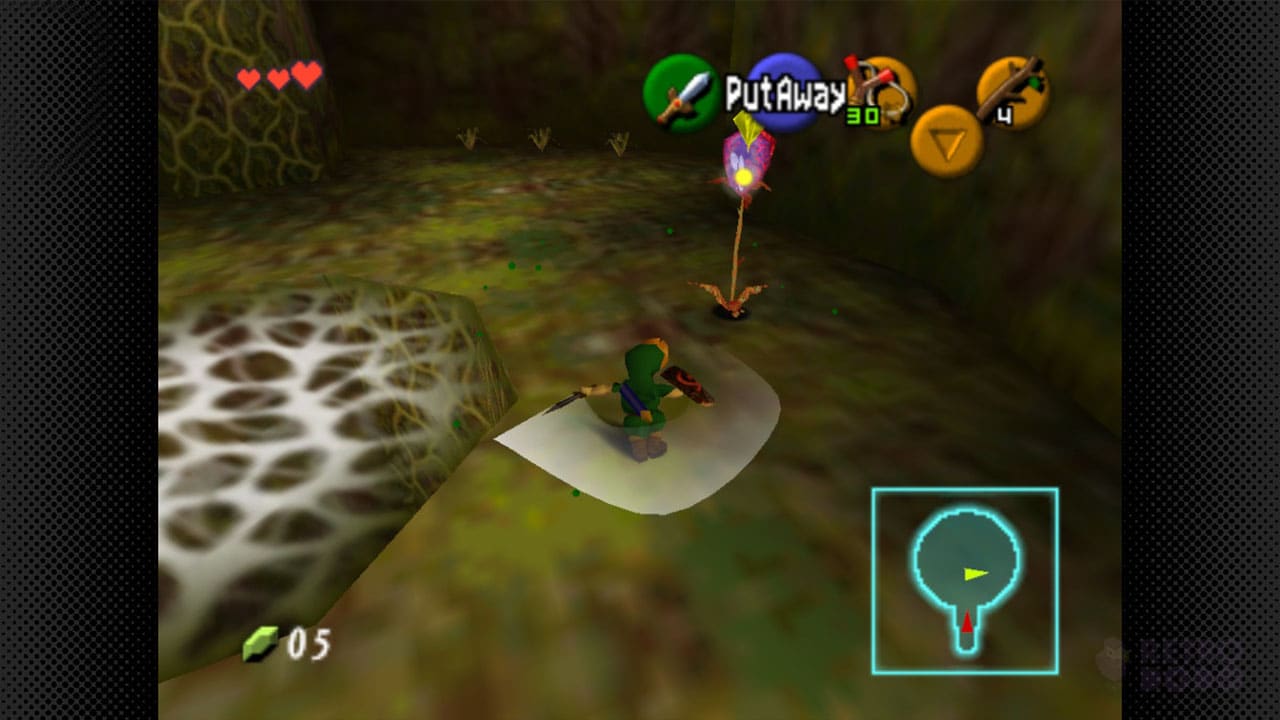Toggle the red north indicator on the minimap

[x=969, y=621]
